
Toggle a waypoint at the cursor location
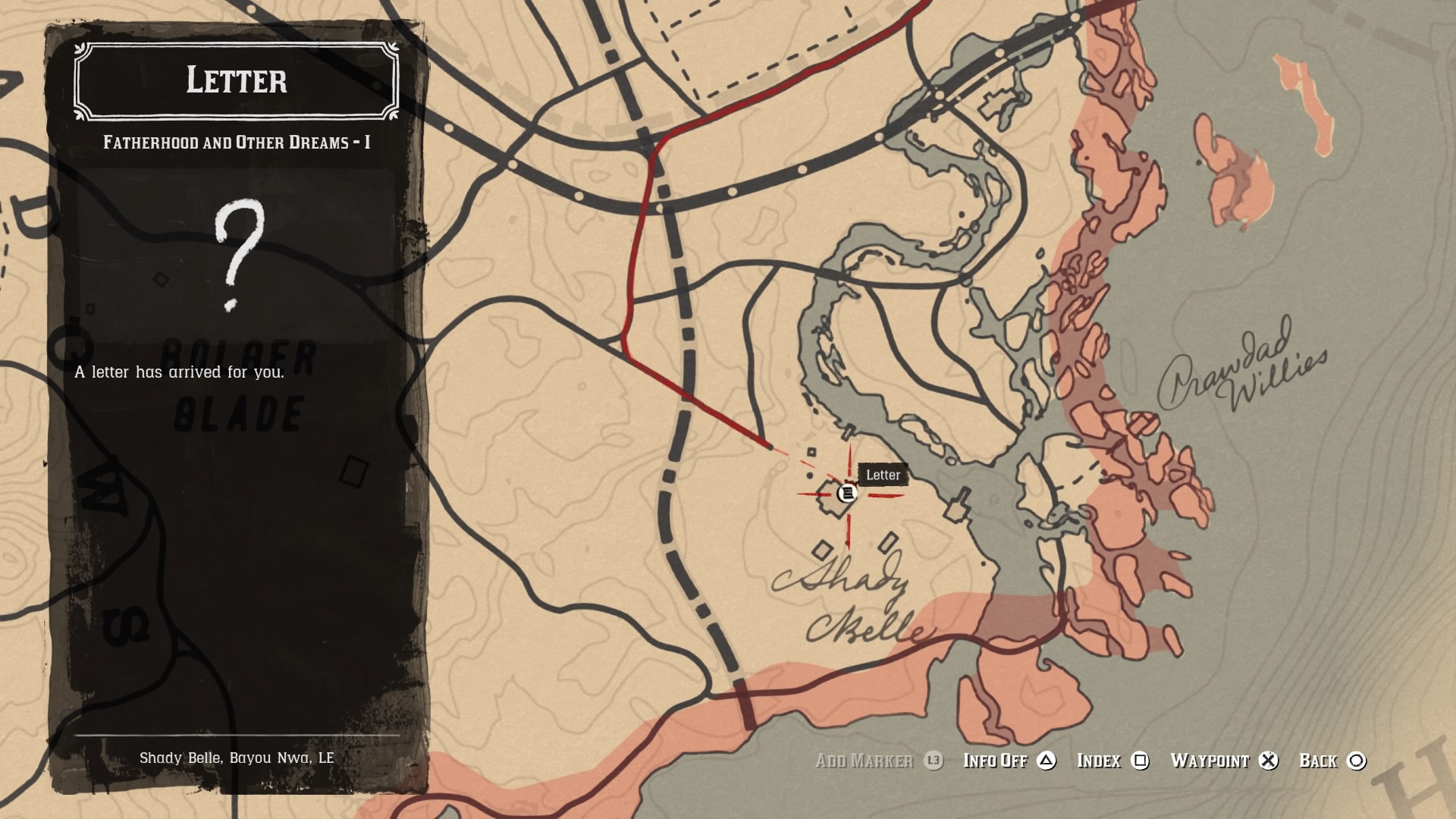tap(1210, 761)
